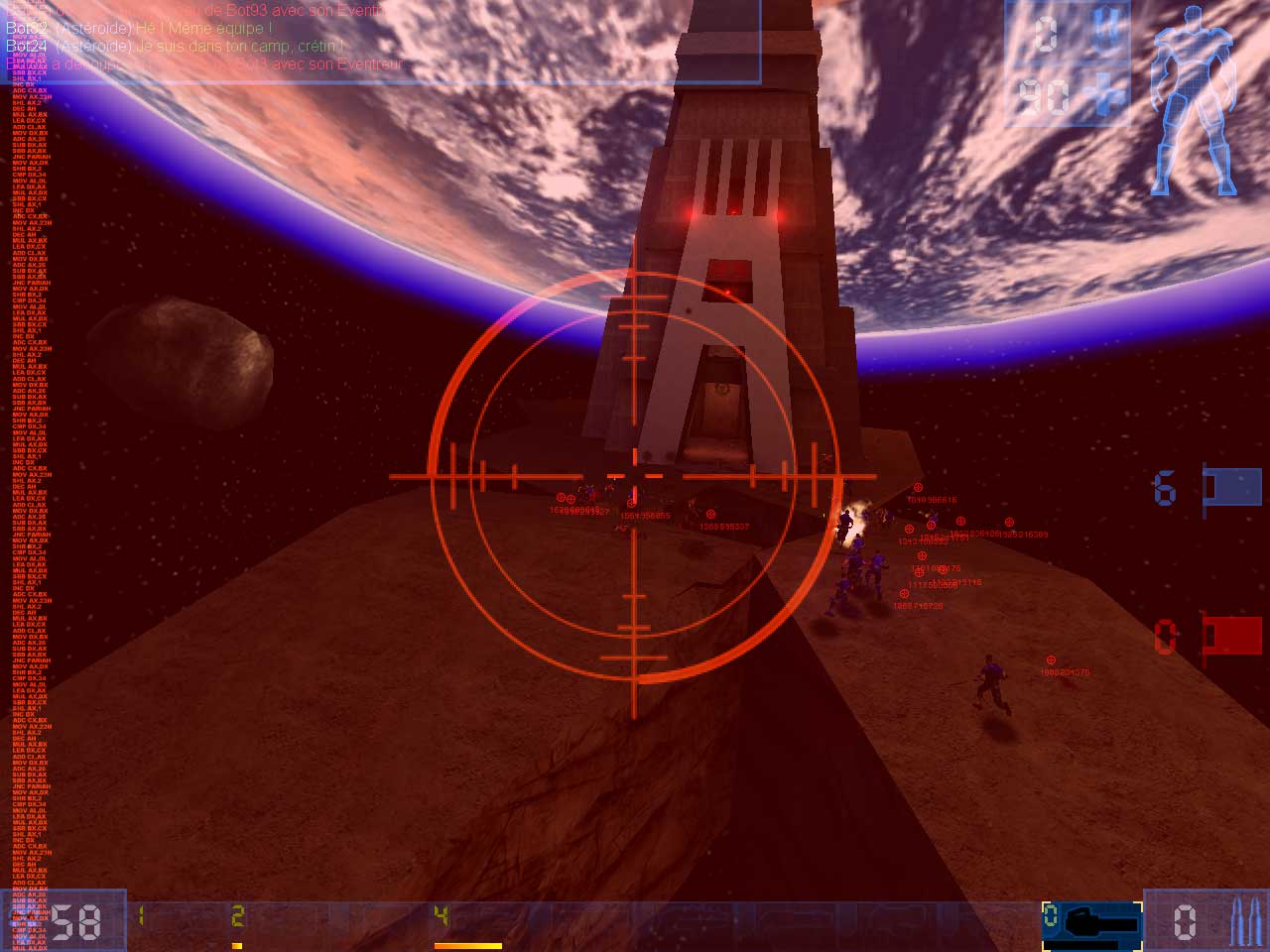Click the armor shield icon
1270x952 pixels.
1104,33
